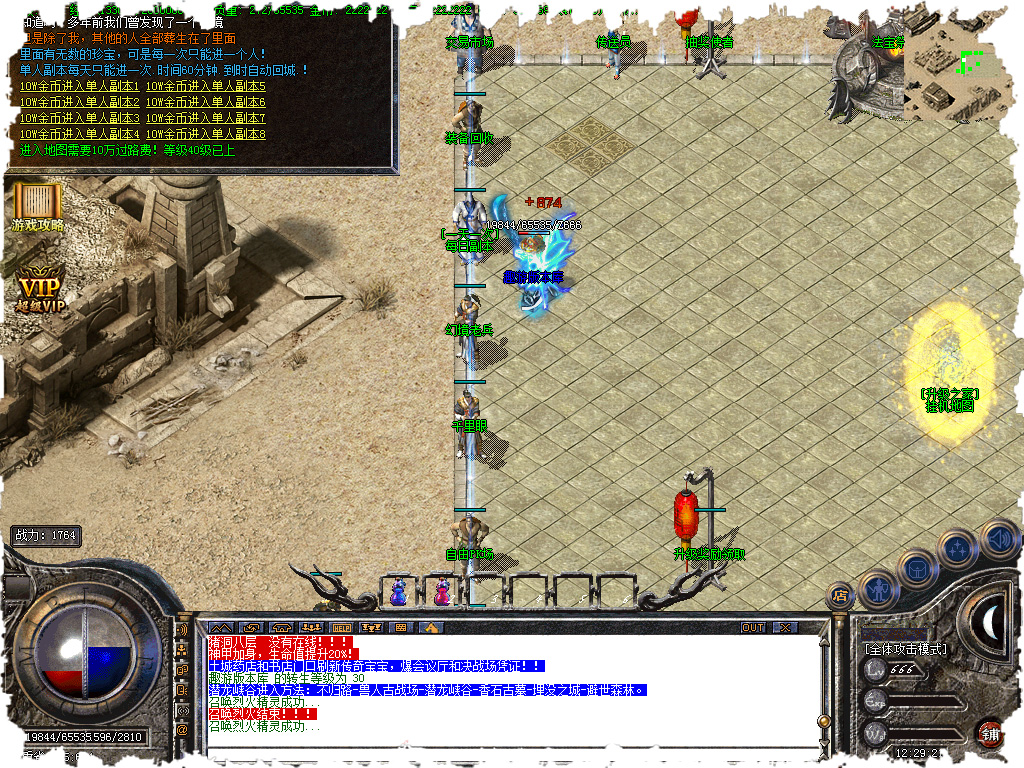Image resolution: width=1024 pixels, height=768 pixels.
Task: Open the HELP button on the chat toolbar
Action: (340, 627)
